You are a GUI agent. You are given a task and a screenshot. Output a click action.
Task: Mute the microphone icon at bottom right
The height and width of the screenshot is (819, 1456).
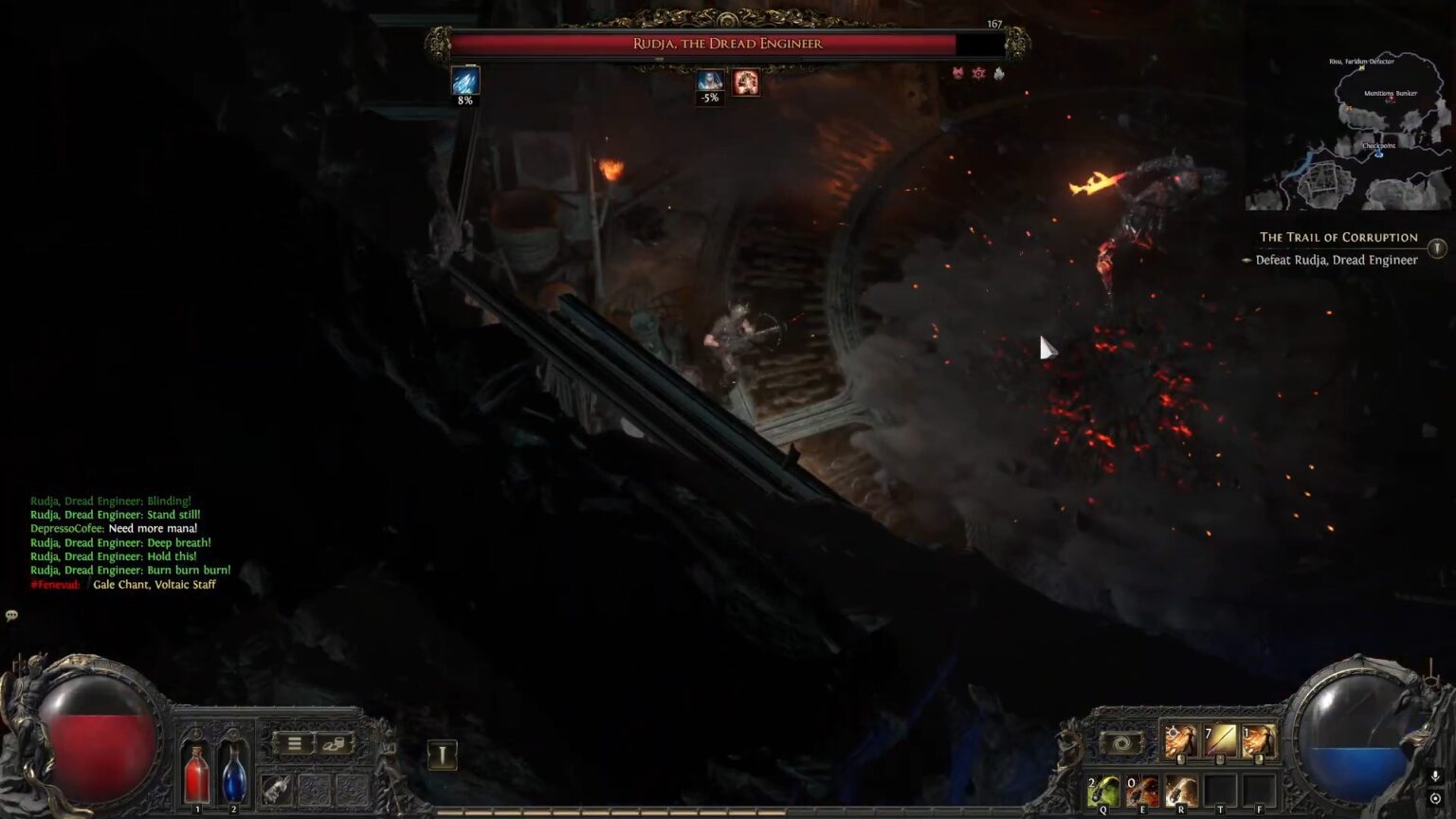point(1434,777)
